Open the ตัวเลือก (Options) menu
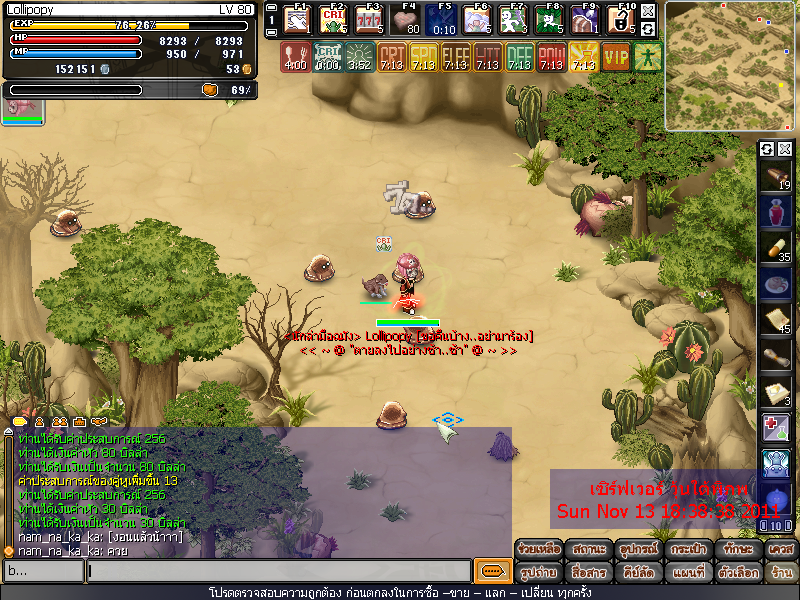 click(x=732, y=573)
